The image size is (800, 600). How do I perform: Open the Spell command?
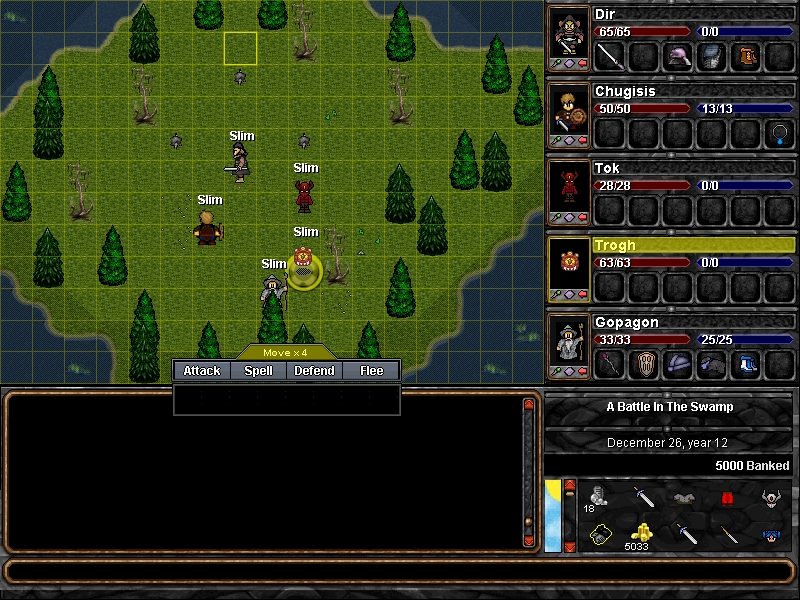(x=258, y=371)
